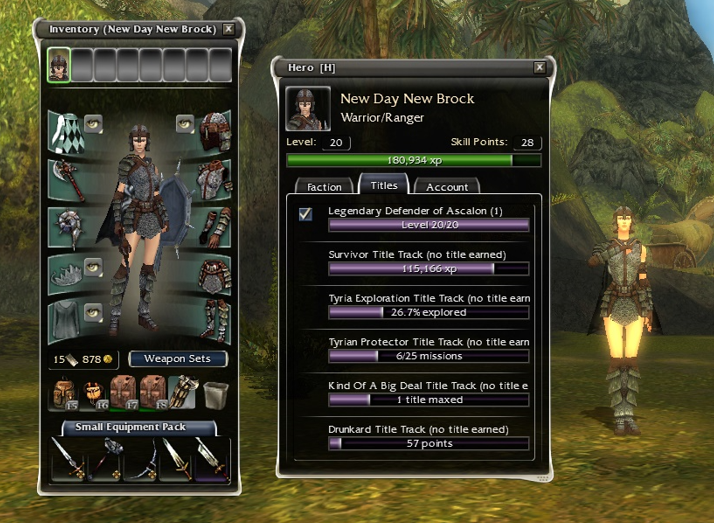This screenshot has height=523, width=714.
Task: Switch to the Faction tab
Action: pos(324,186)
